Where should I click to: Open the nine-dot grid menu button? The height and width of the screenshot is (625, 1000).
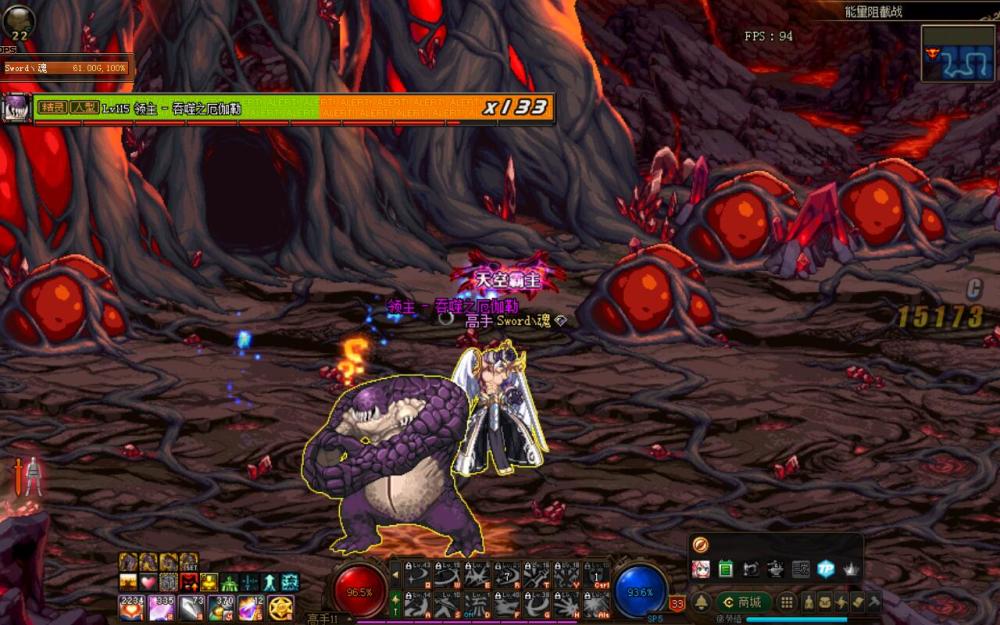[x=787, y=602]
